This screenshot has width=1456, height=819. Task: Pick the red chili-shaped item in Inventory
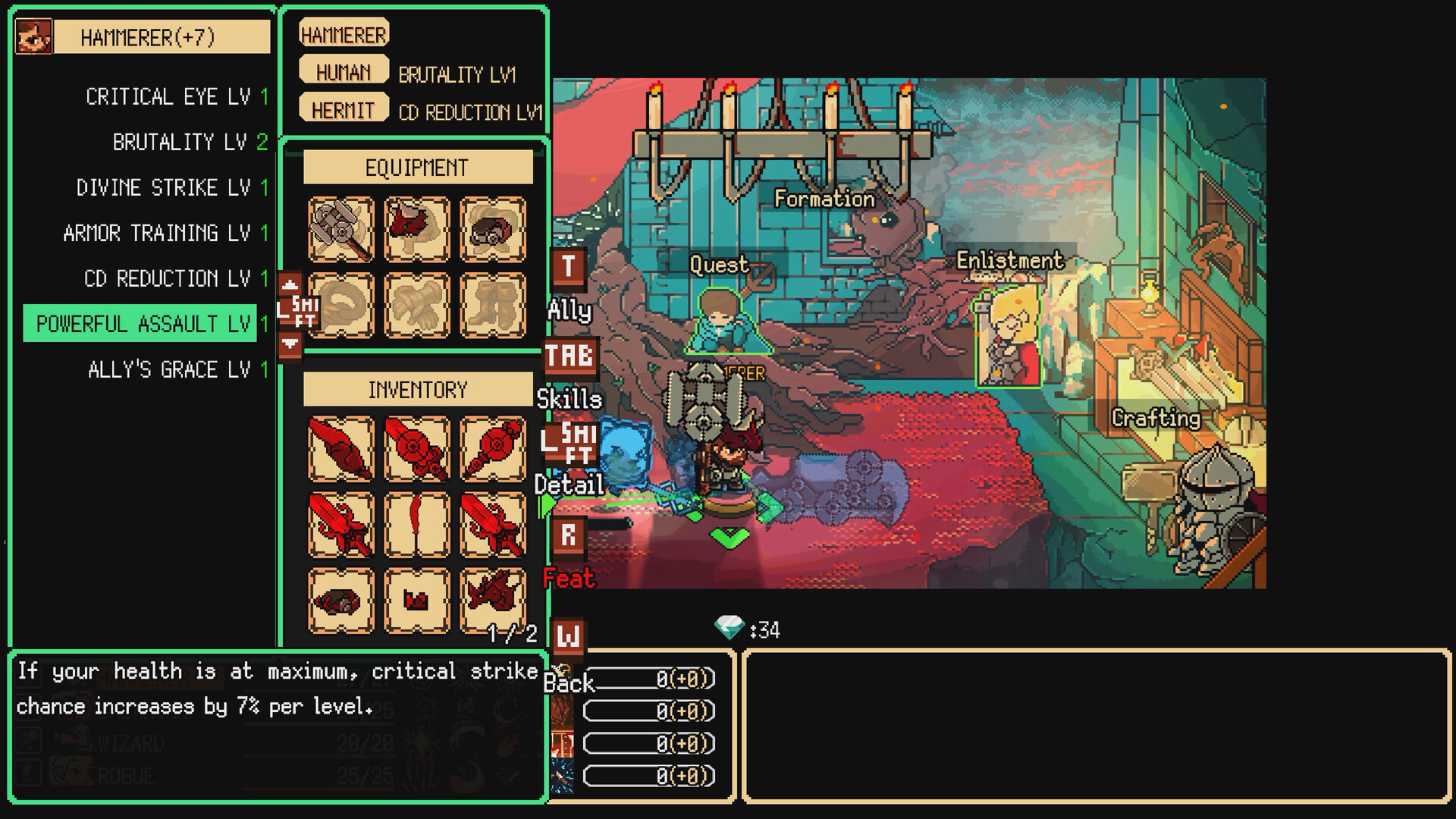tap(416, 523)
